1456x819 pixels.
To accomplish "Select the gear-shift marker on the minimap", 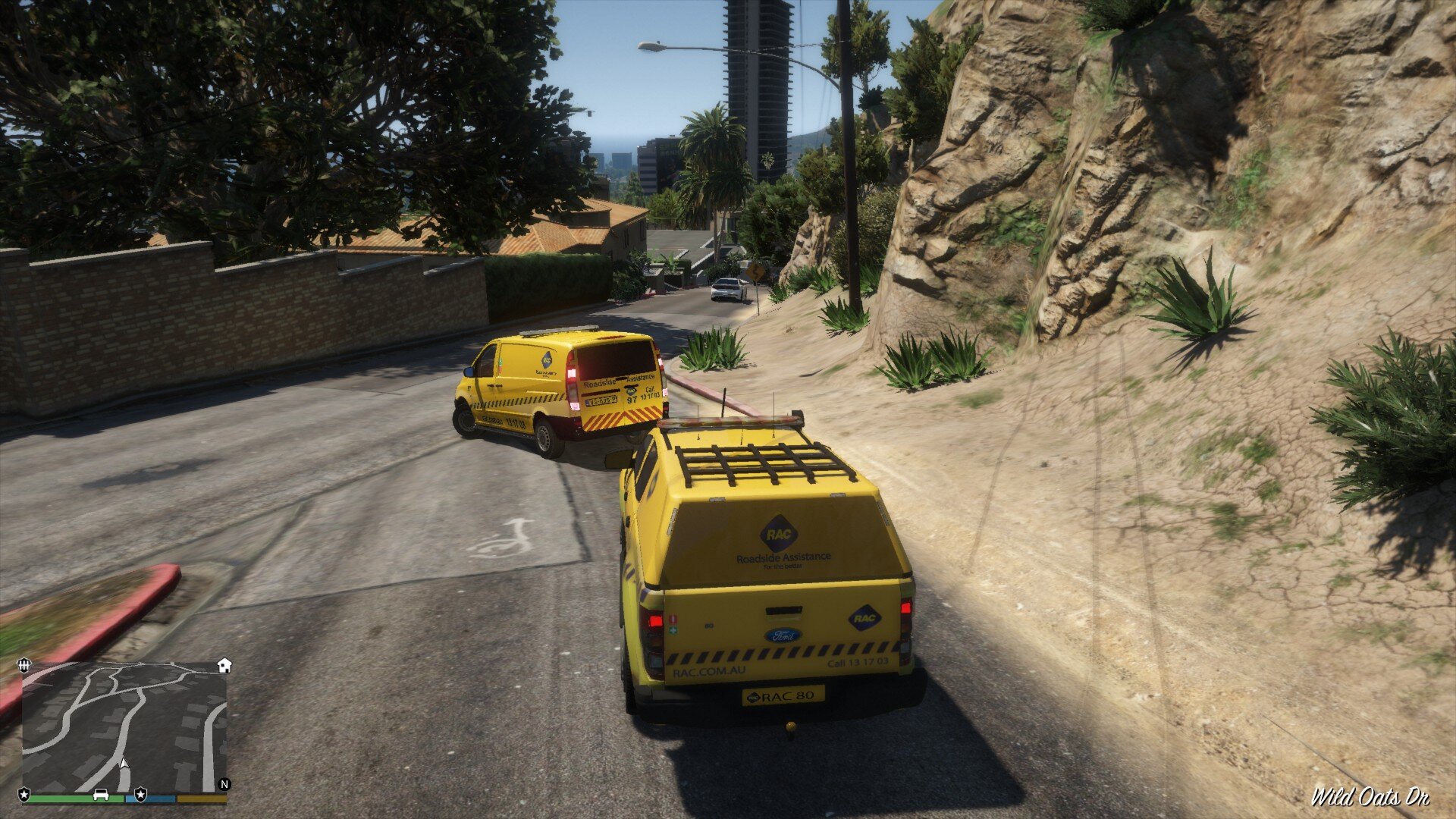I will pyautogui.click(x=25, y=665).
